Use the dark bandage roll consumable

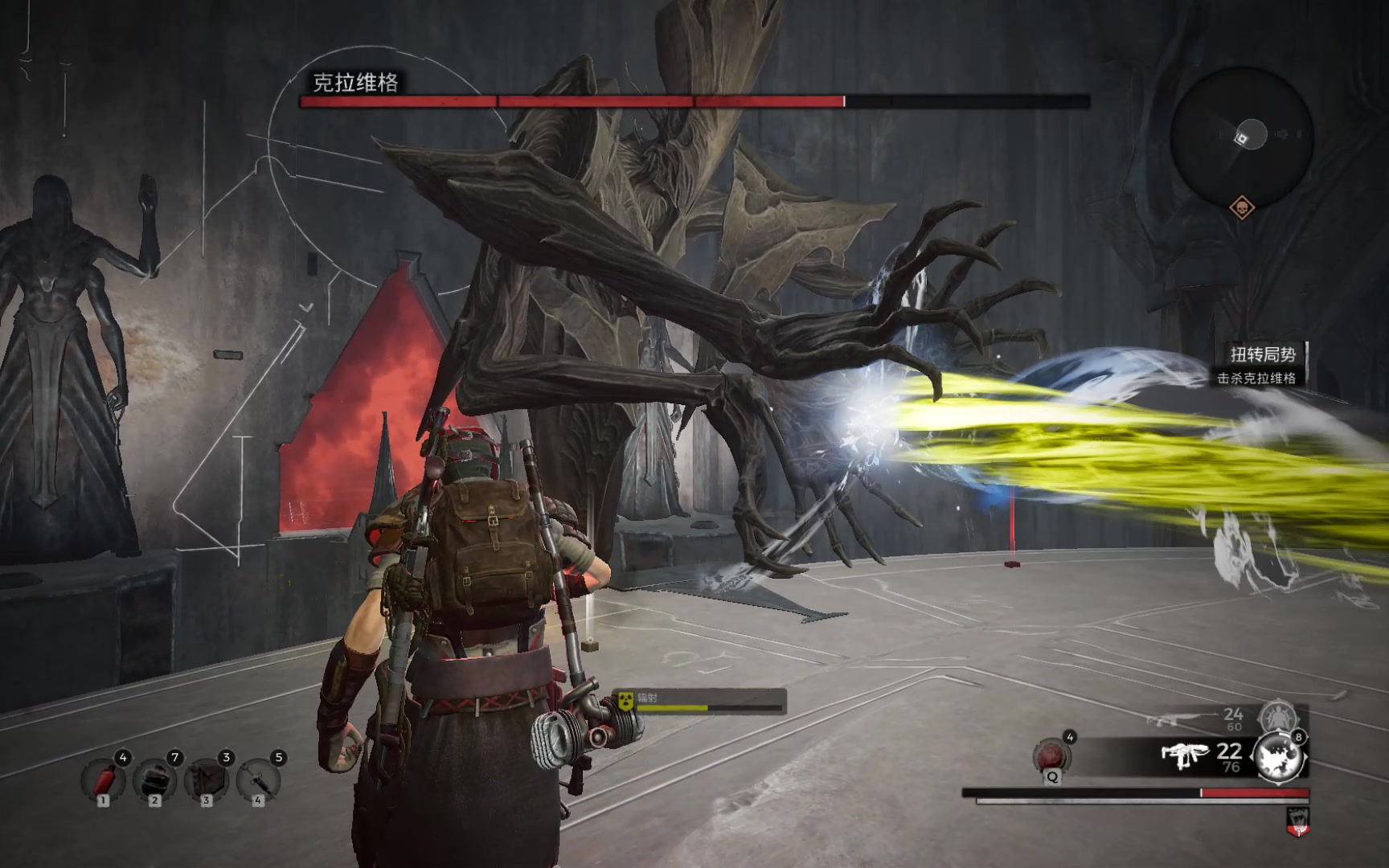pyautogui.click(x=154, y=779)
